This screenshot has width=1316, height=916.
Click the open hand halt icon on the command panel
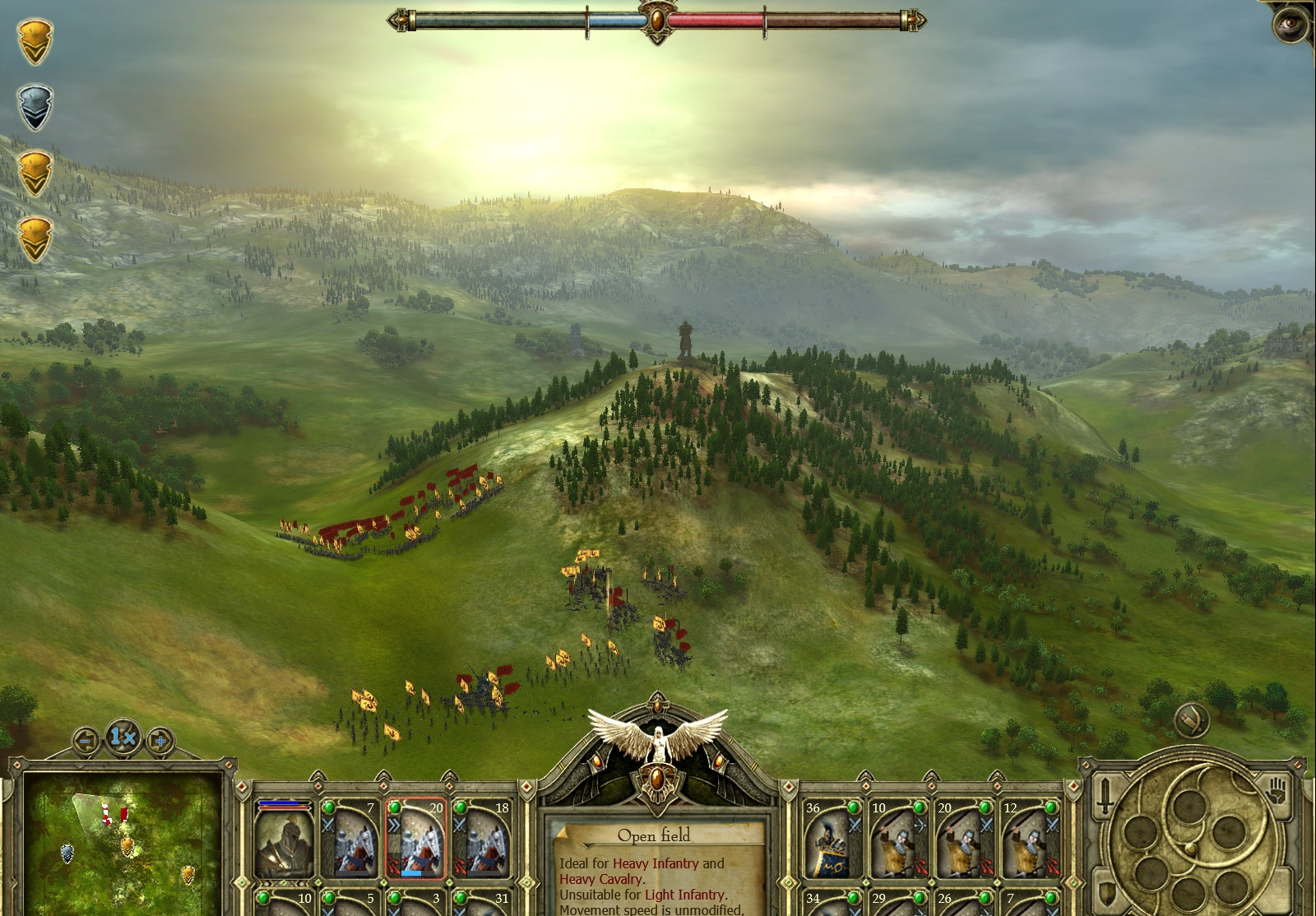tap(1276, 791)
